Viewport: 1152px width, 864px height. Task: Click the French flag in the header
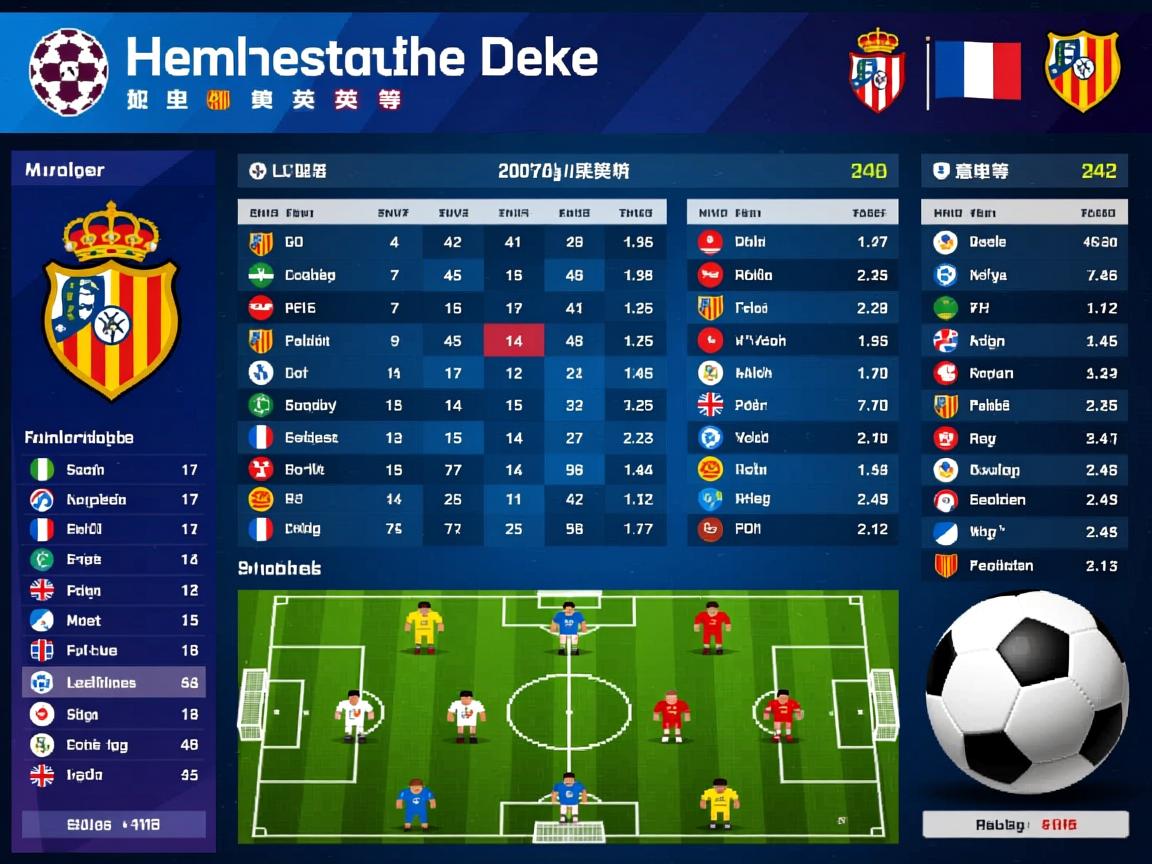tap(977, 71)
